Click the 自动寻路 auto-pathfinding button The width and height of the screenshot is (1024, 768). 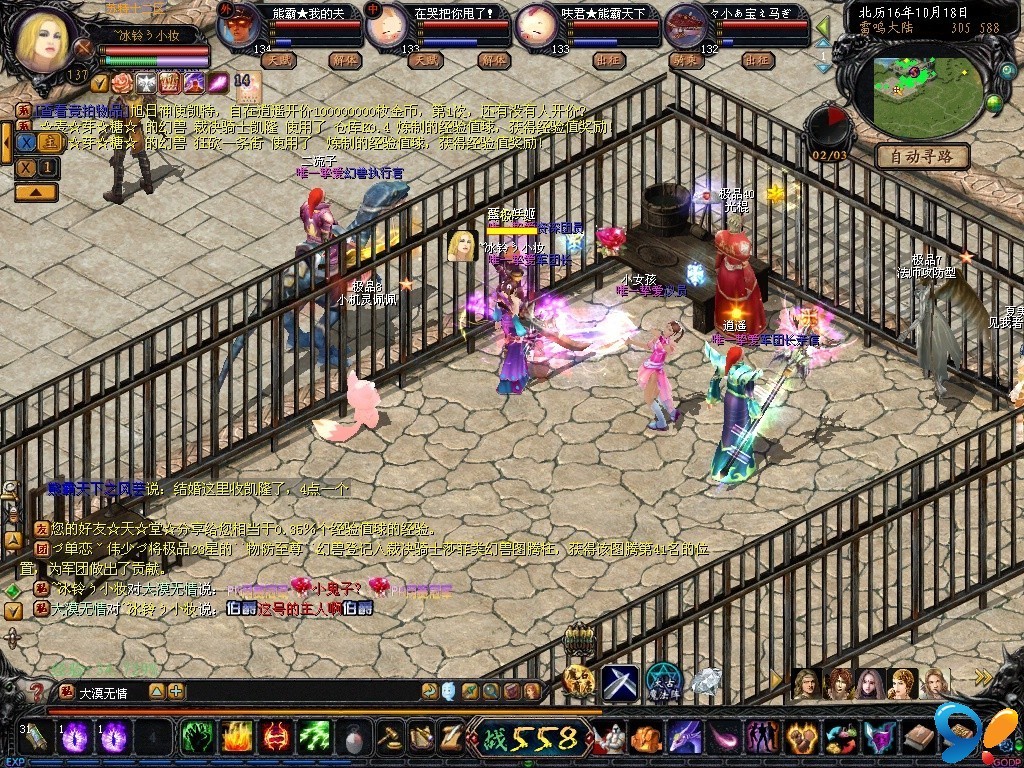pyautogui.click(x=922, y=156)
